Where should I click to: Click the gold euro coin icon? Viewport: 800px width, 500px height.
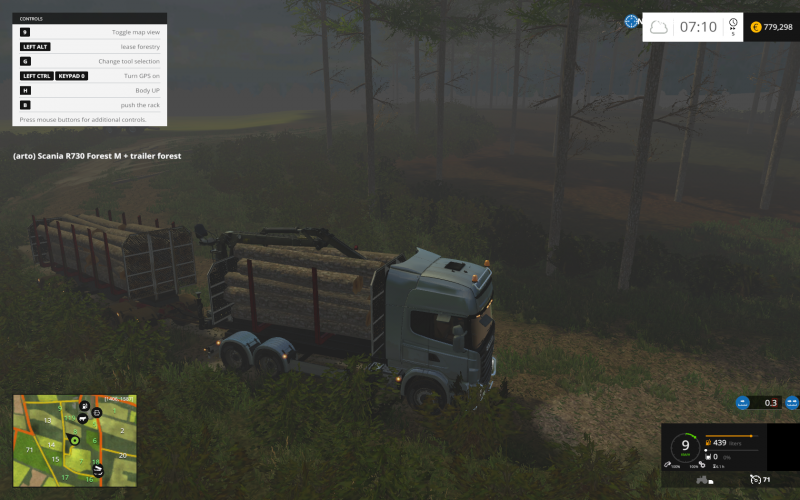click(756, 27)
